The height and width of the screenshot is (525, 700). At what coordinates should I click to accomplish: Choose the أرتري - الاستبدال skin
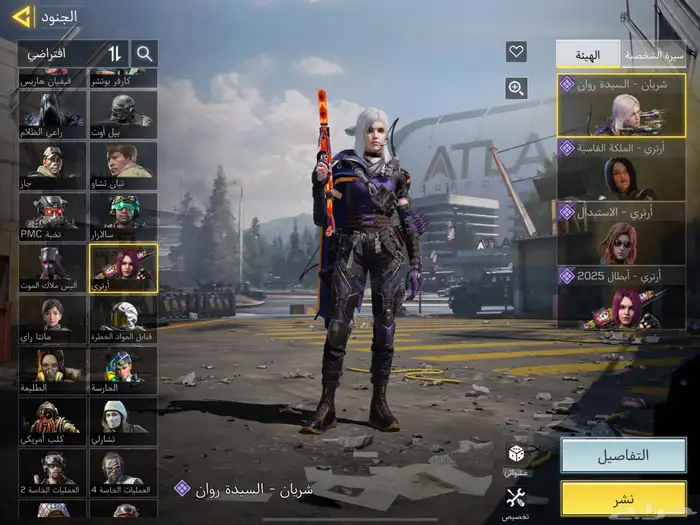621,233
